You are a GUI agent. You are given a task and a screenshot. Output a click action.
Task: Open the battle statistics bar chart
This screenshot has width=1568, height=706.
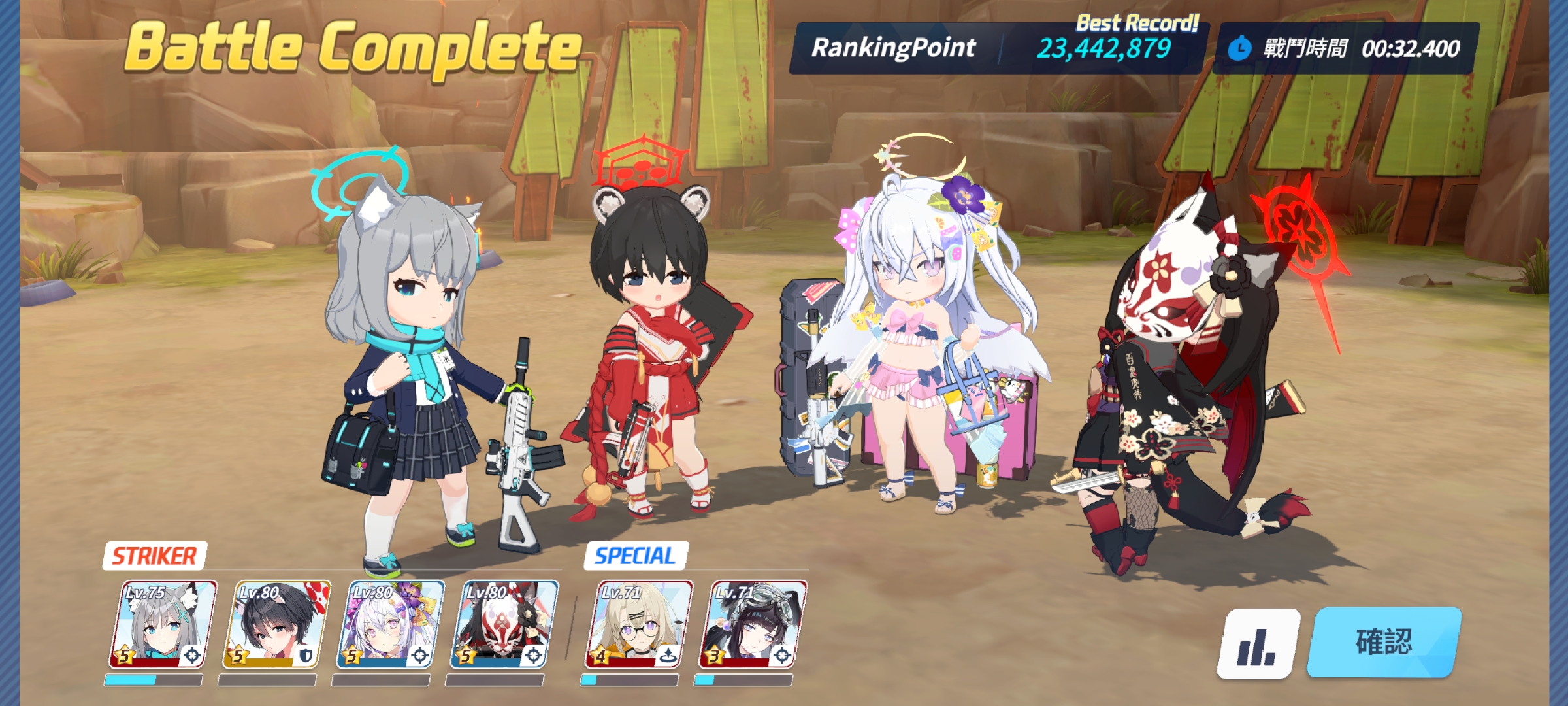(x=1258, y=644)
